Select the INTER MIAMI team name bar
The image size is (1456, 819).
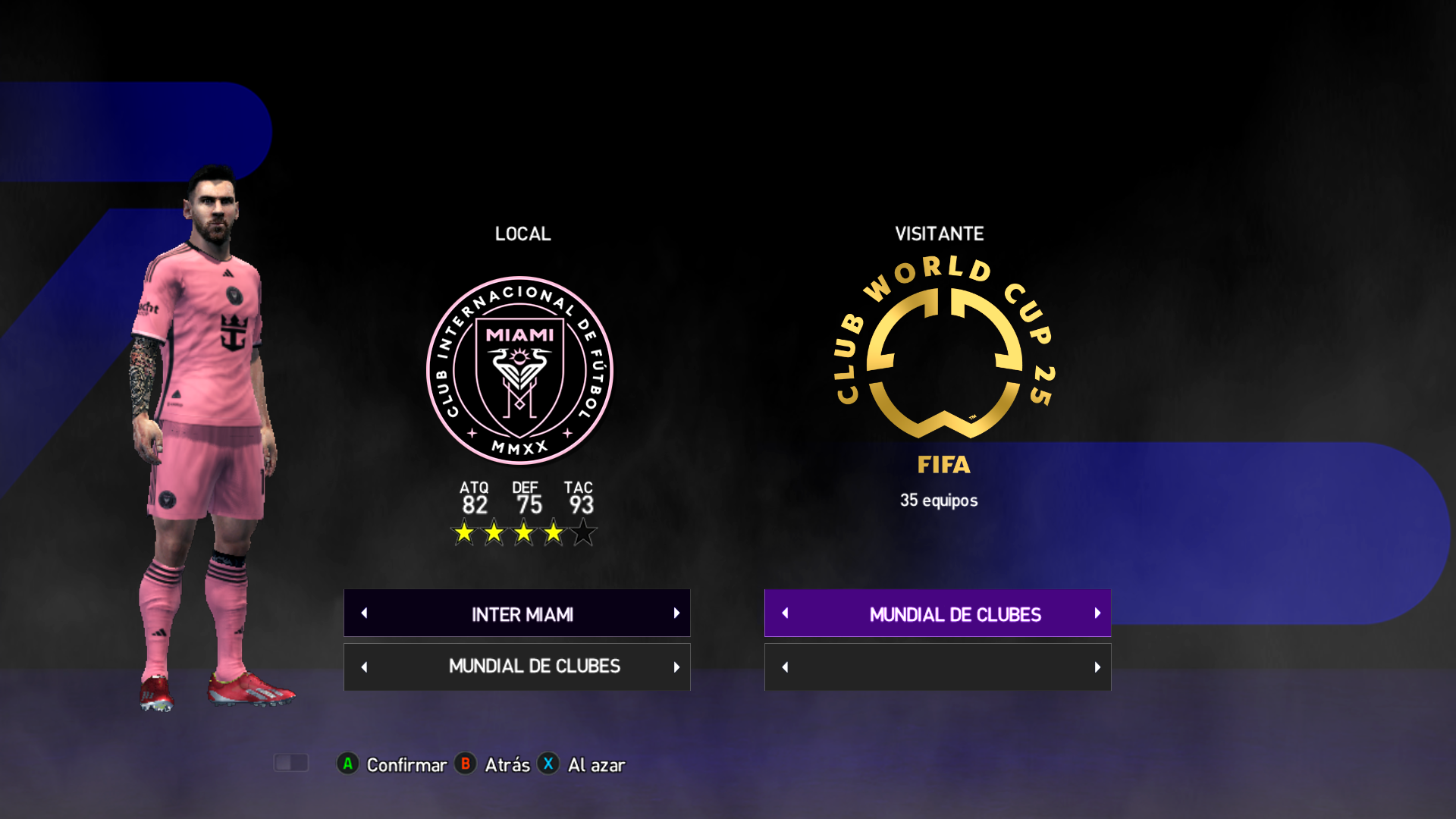(x=522, y=613)
